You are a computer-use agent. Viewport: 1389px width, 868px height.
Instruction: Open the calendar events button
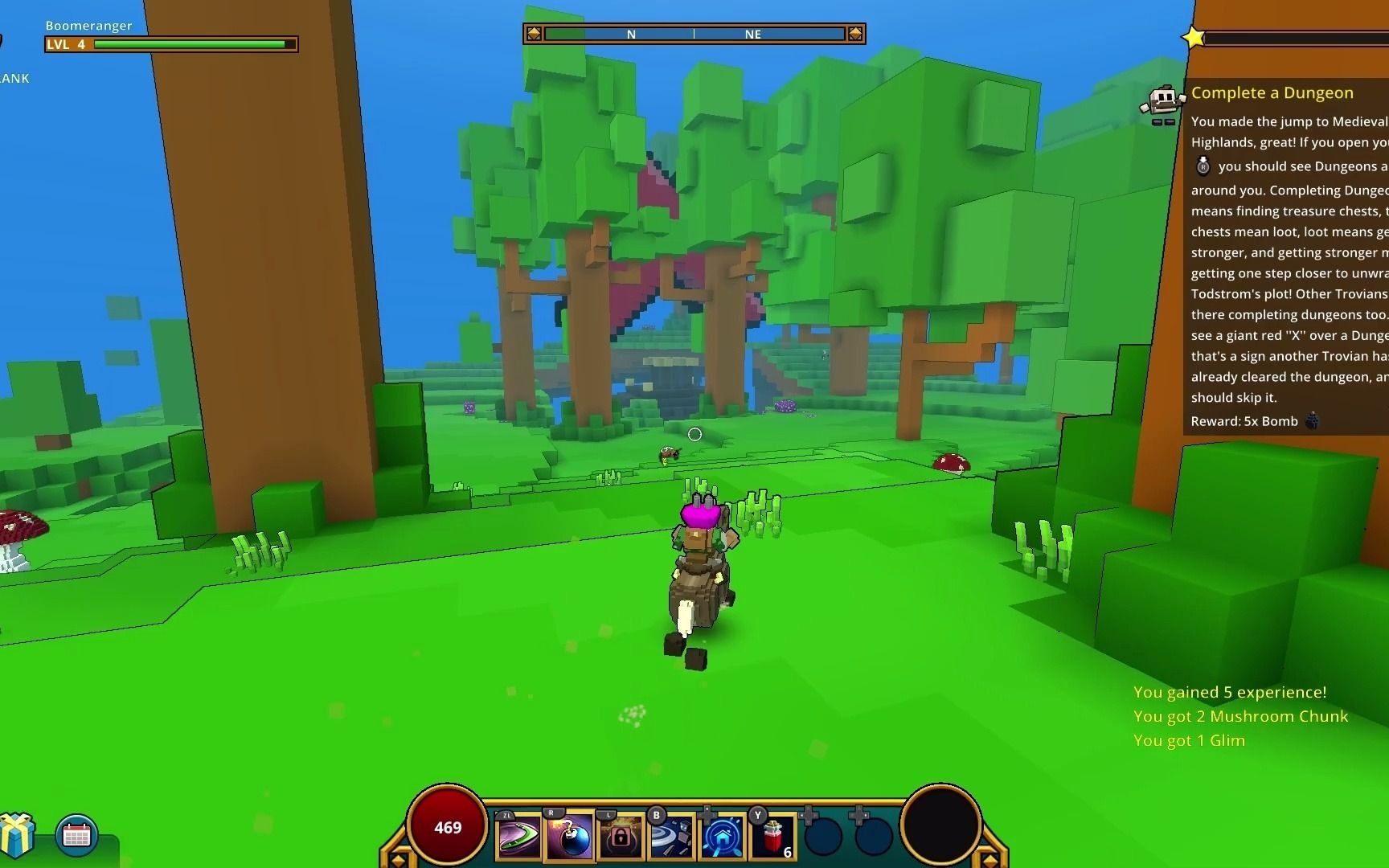77,834
